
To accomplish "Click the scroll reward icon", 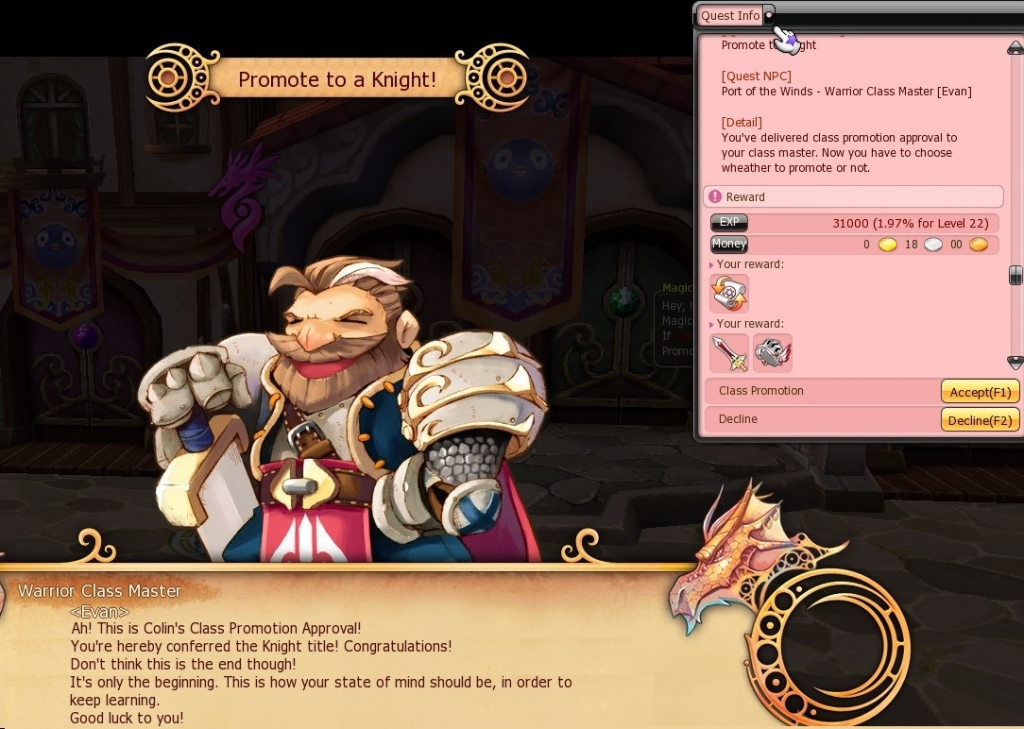I will point(729,294).
